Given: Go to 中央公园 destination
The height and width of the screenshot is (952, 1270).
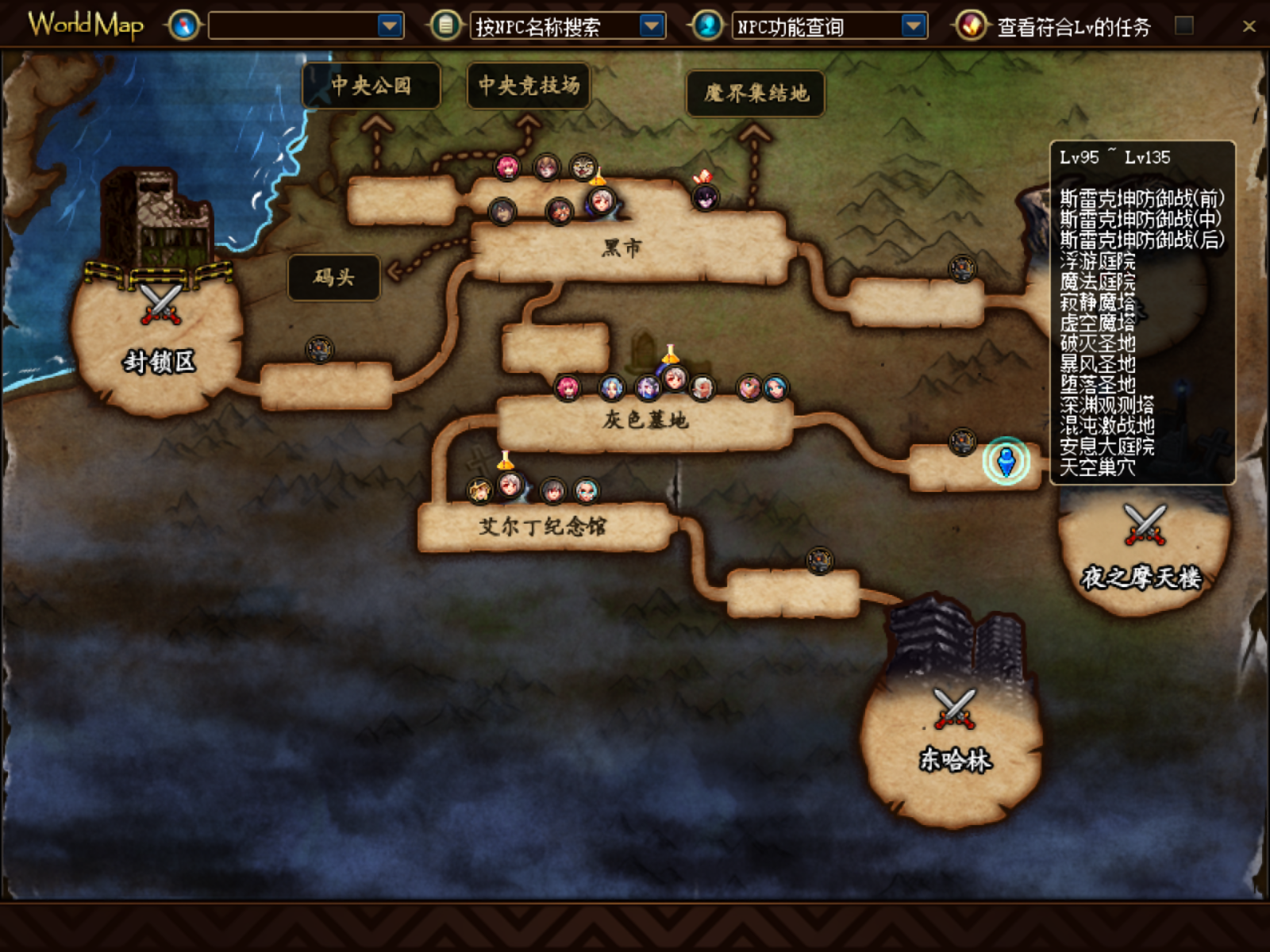Looking at the screenshot, I should (x=371, y=86).
